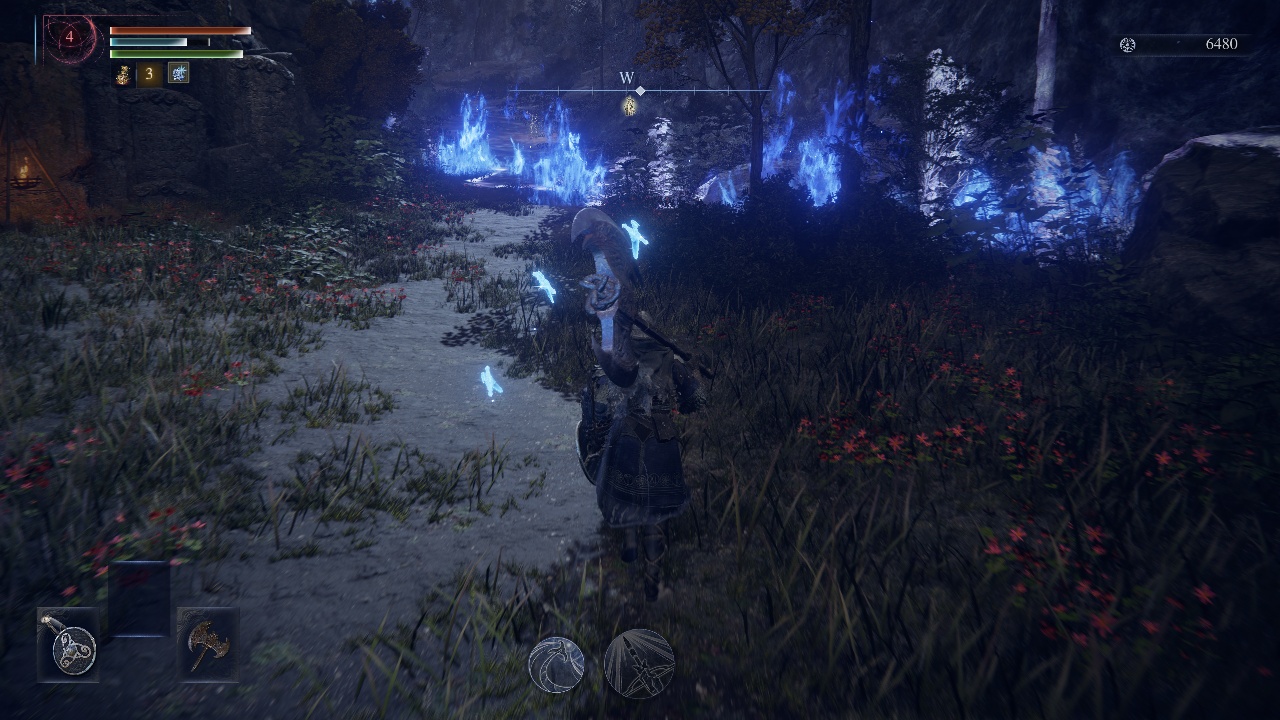The height and width of the screenshot is (720, 1280).
Task: Activate the sword thrust skill icon
Action: tap(639, 664)
